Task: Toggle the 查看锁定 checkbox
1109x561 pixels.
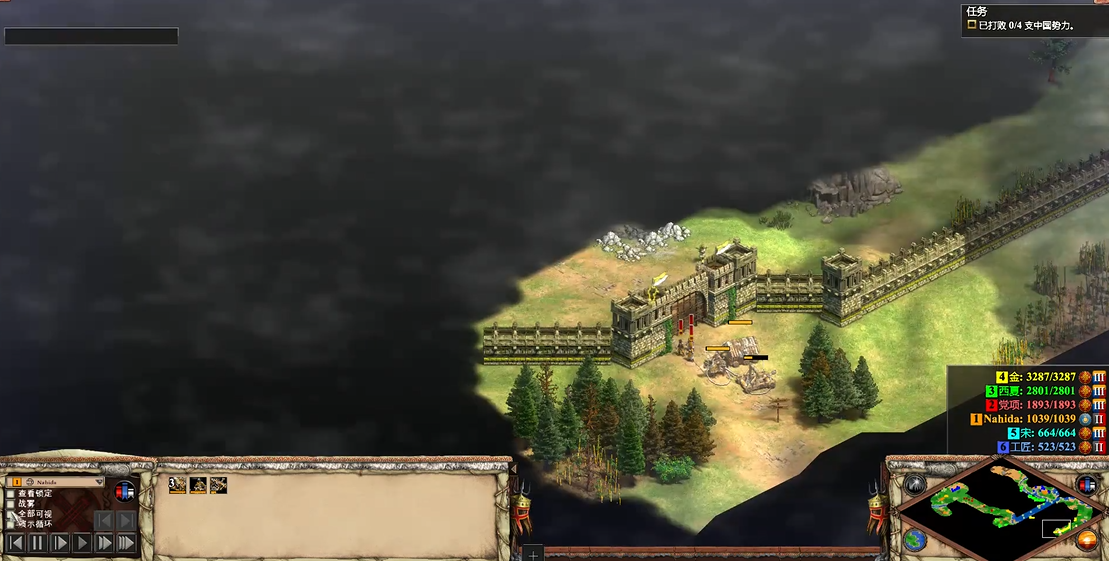Action: click(x=12, y=493)
